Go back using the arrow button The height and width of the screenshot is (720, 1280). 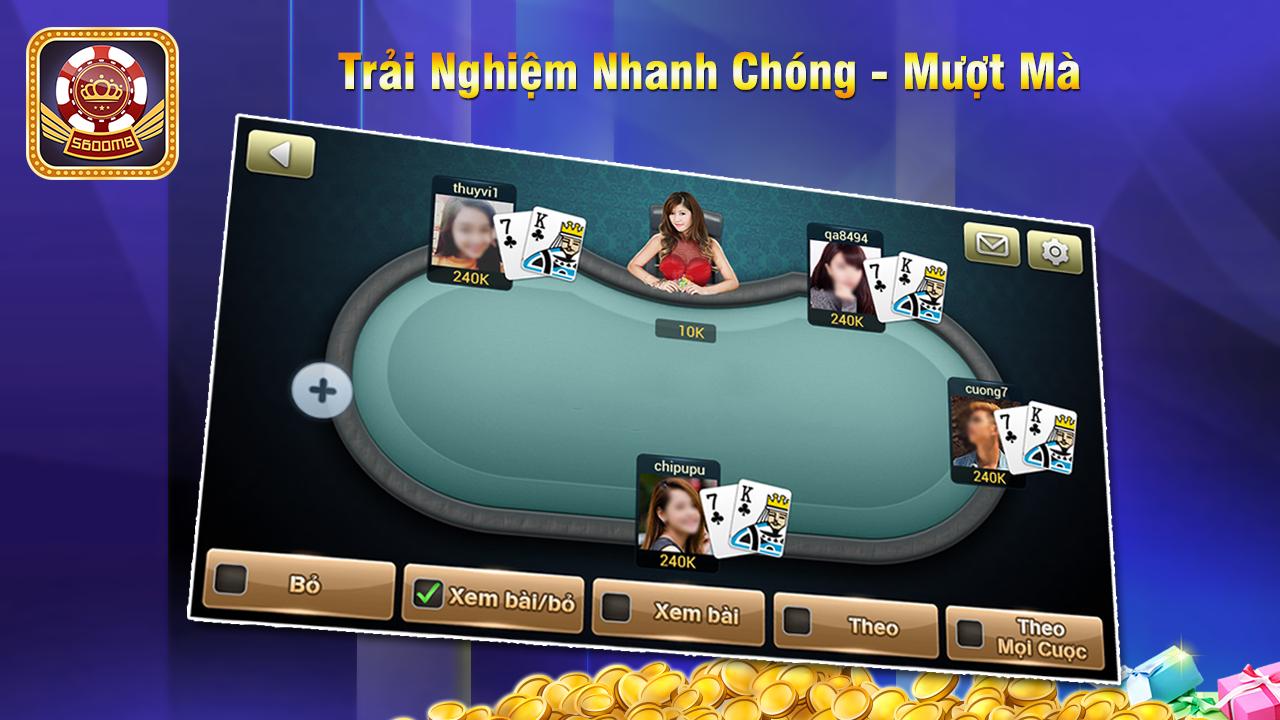(x=280, y=155)
